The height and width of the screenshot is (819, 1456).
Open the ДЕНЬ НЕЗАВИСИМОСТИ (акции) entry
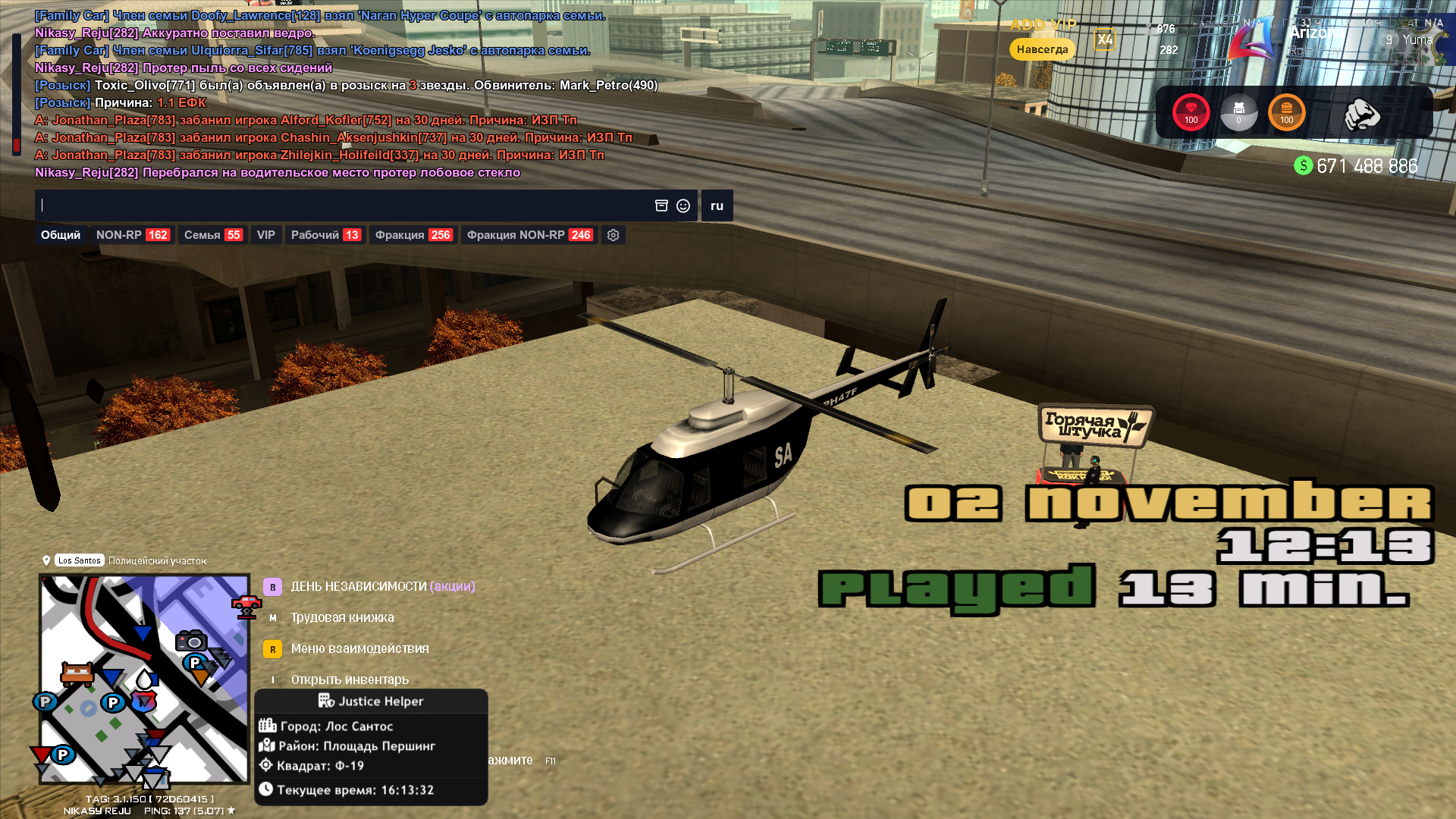click(382, 586)
